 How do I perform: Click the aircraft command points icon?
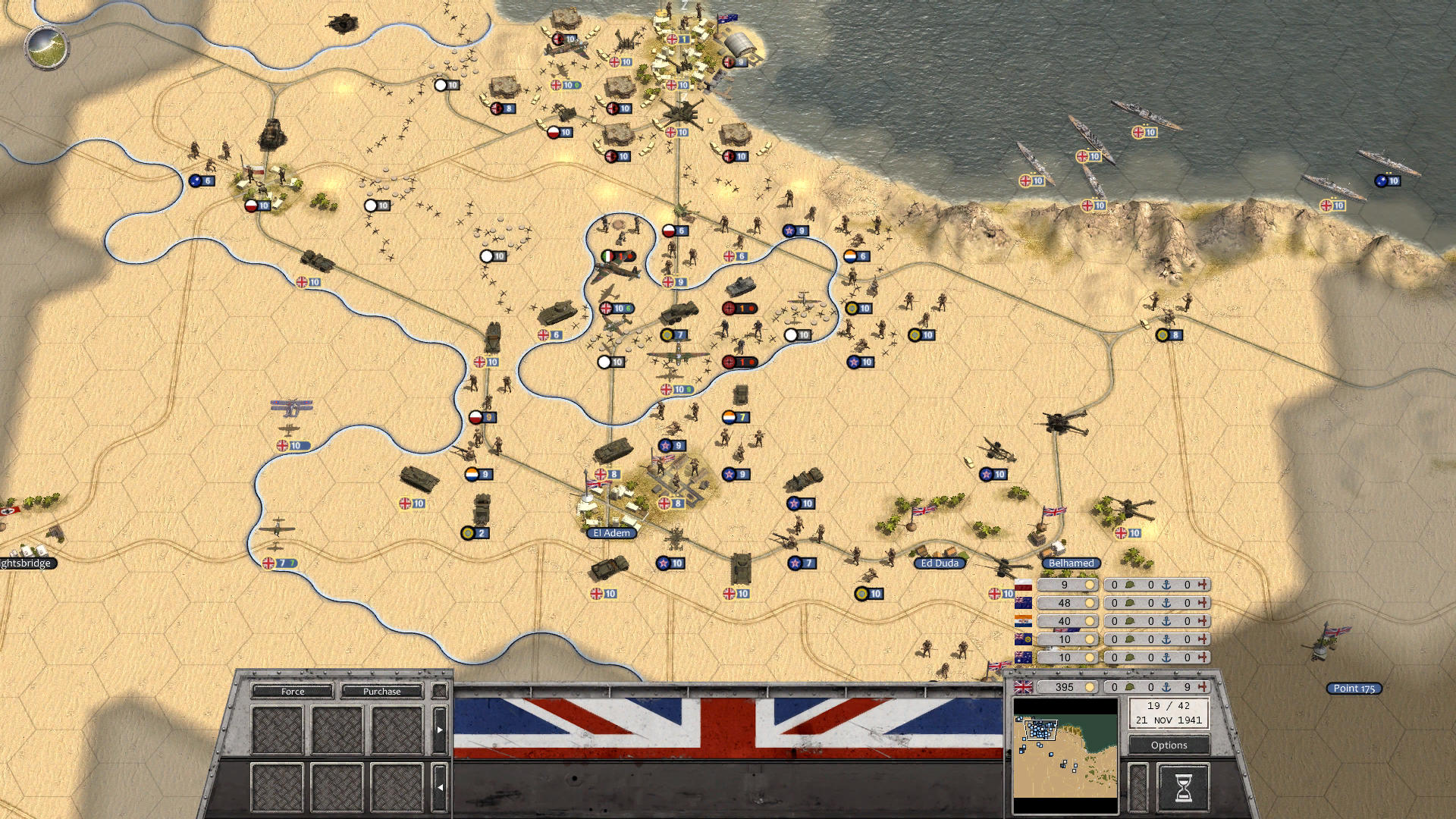tap(1203, 688)
